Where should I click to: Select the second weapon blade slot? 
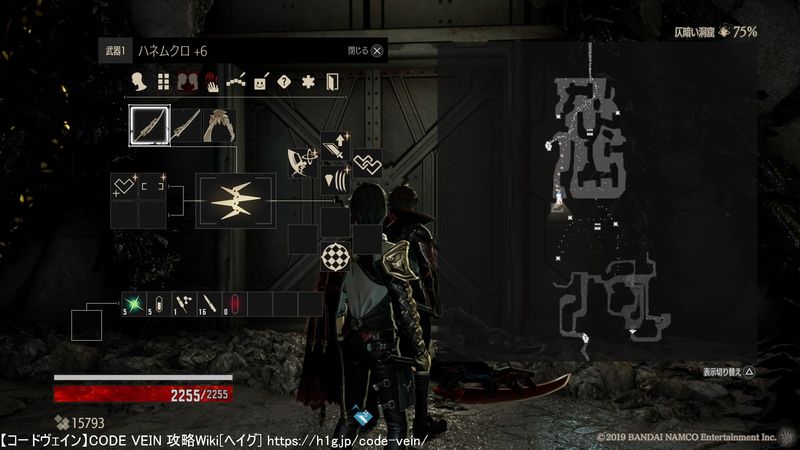pyautogui.click(x=185, y=127)
